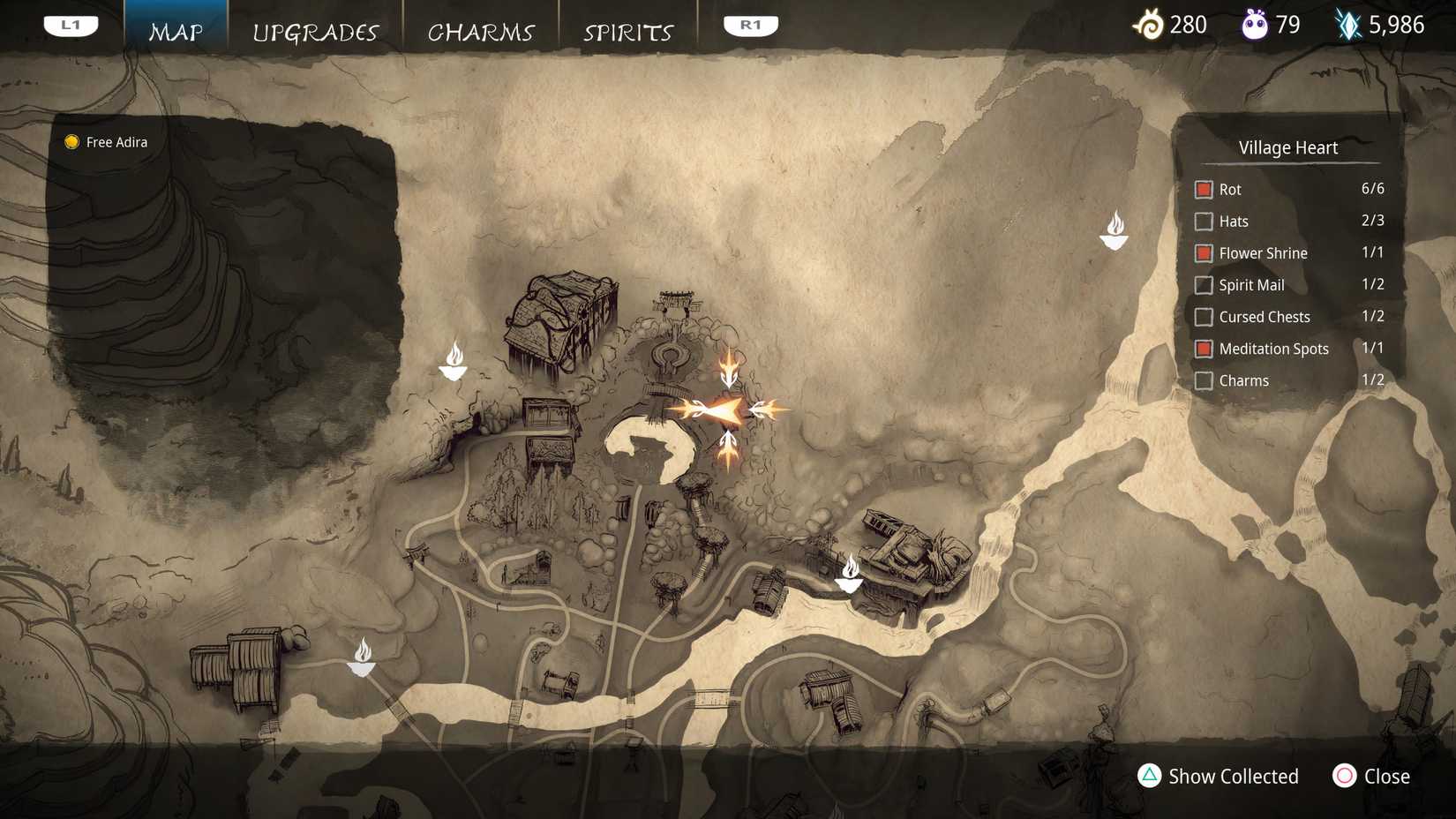The height and width of the screenshot is (819, 1456).
Task: Click the flame marker beside the eastern ruins
Action: (849, 574)
